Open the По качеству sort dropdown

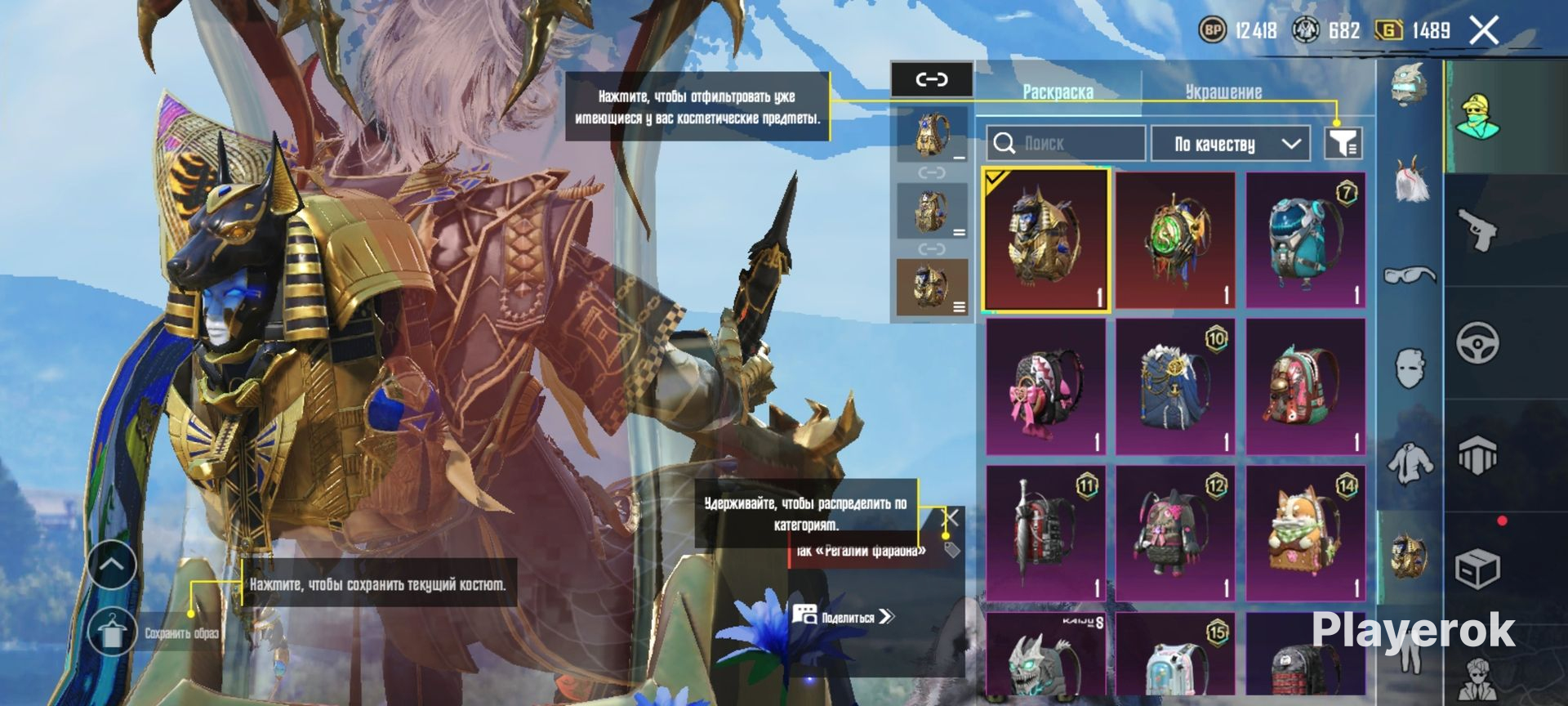point(1230,144)
